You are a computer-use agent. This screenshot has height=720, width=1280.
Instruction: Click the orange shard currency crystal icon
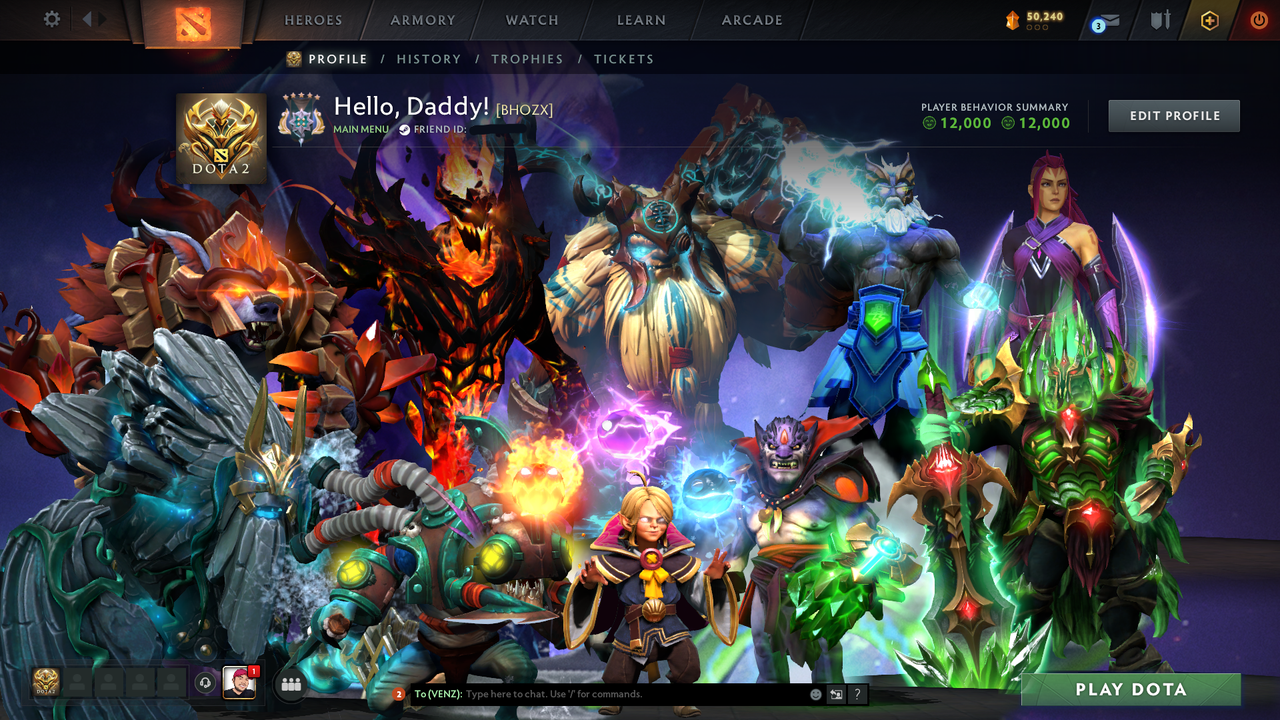point(1012,17)
